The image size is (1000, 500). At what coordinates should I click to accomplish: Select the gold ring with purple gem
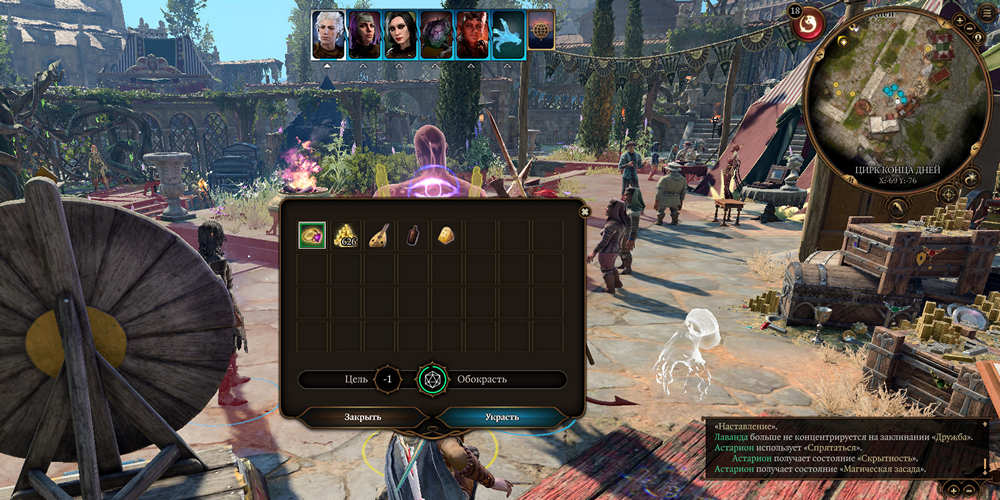(x=312, y=235)
